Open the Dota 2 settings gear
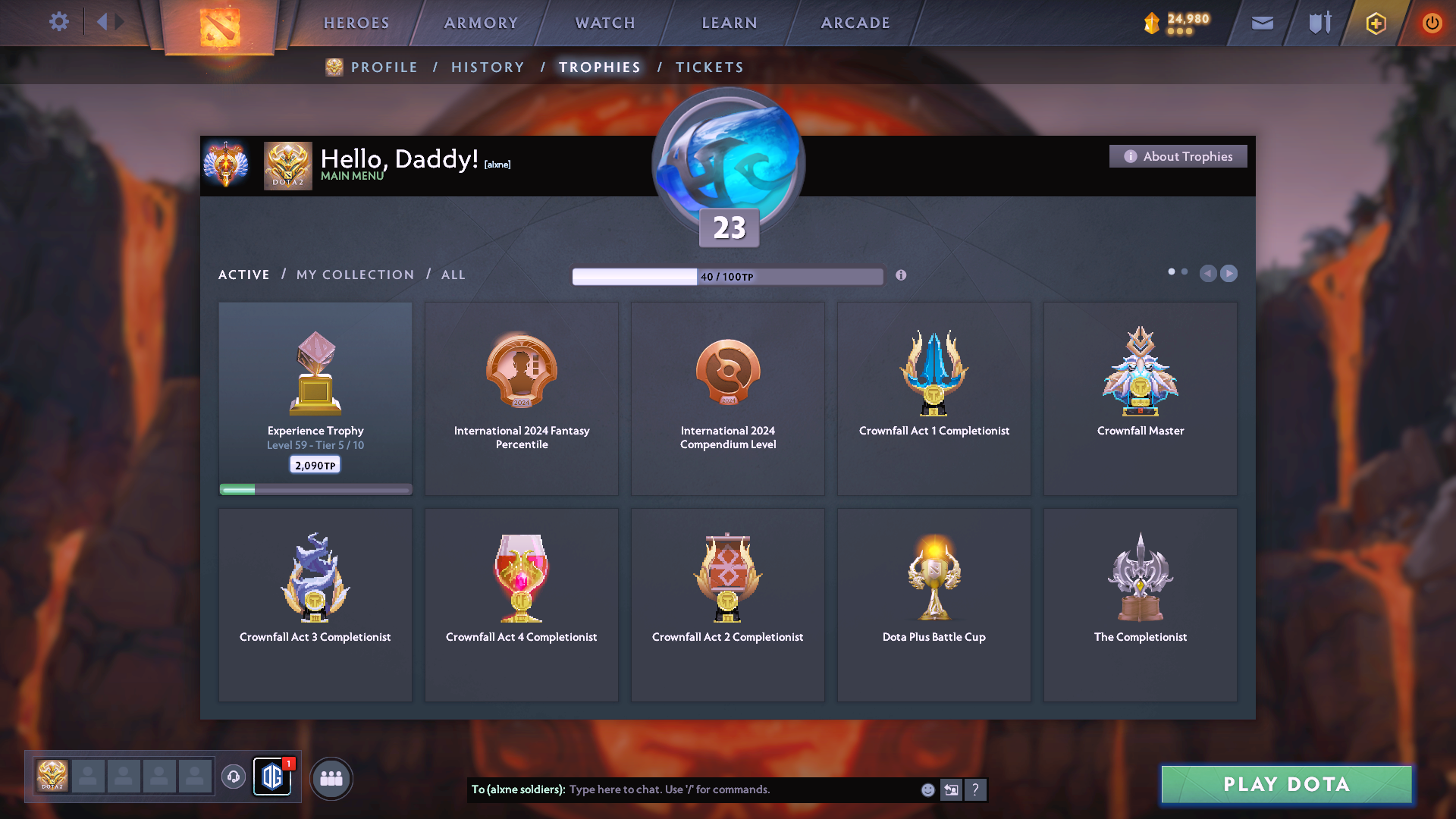The height and width of the screenshot is (819, 1456). (58, 22)
